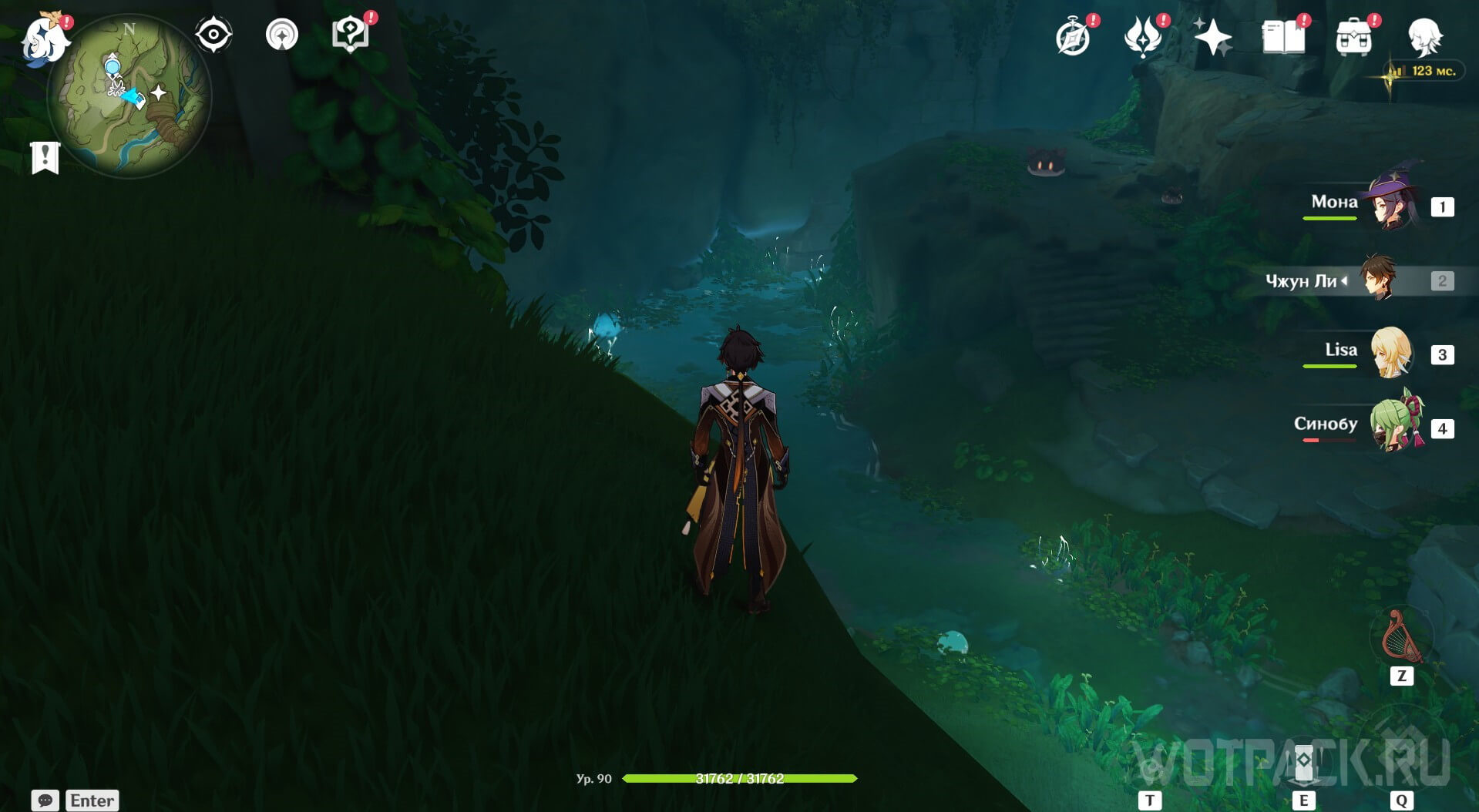Open the wish four-pointed star icon

pyautogui.click(x=1212, y=37)
